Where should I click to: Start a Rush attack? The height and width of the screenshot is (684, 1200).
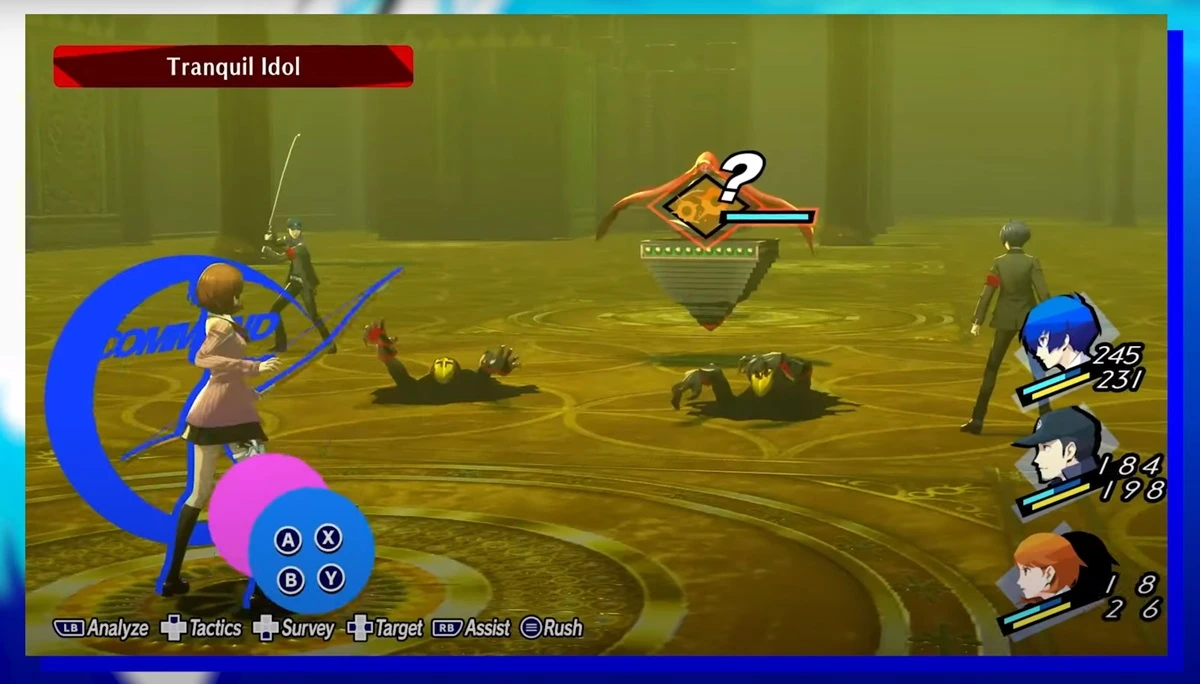(551, 628)
